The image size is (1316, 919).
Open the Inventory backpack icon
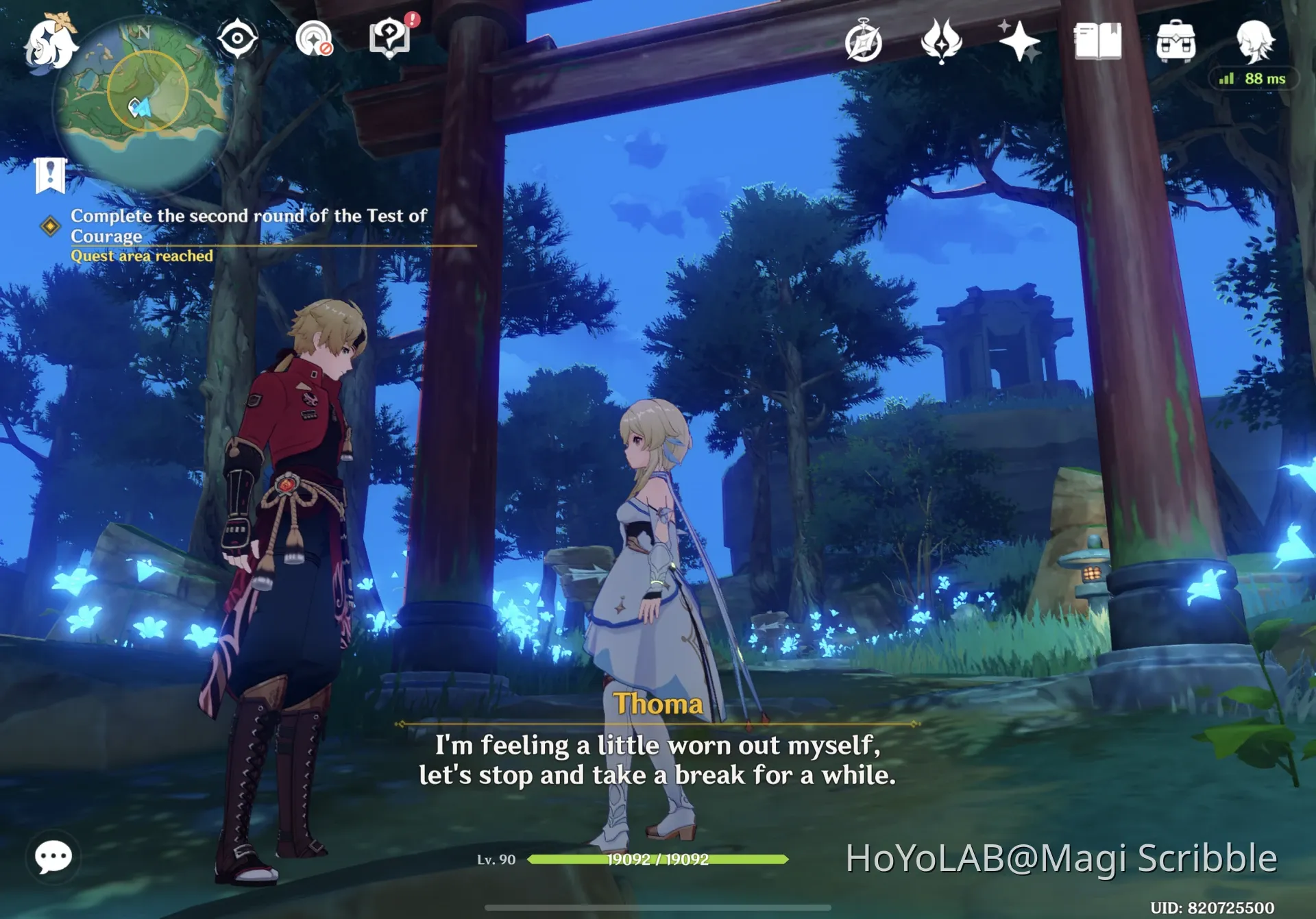click(x=1176, y=41)
